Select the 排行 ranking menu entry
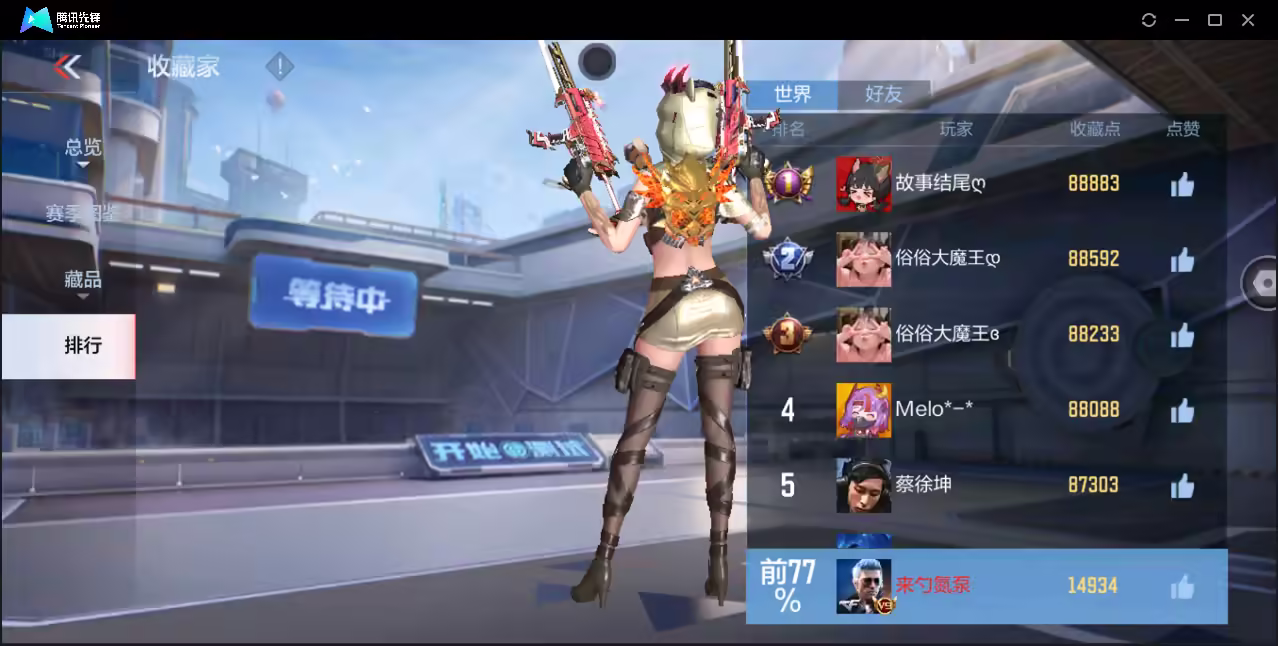The image size is (1278, 646). [82, 346]
